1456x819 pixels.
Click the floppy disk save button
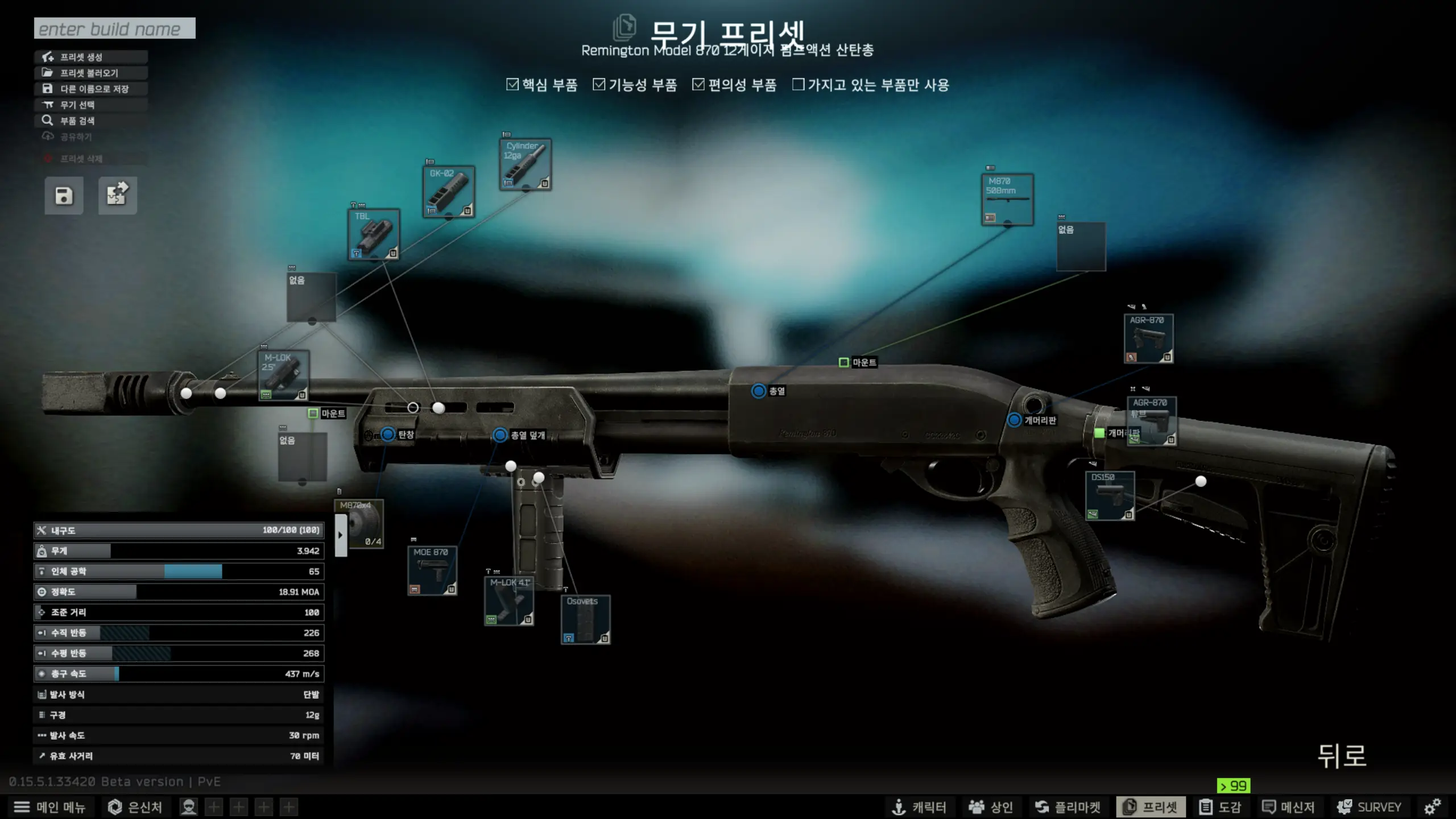[x=64, y=196]
